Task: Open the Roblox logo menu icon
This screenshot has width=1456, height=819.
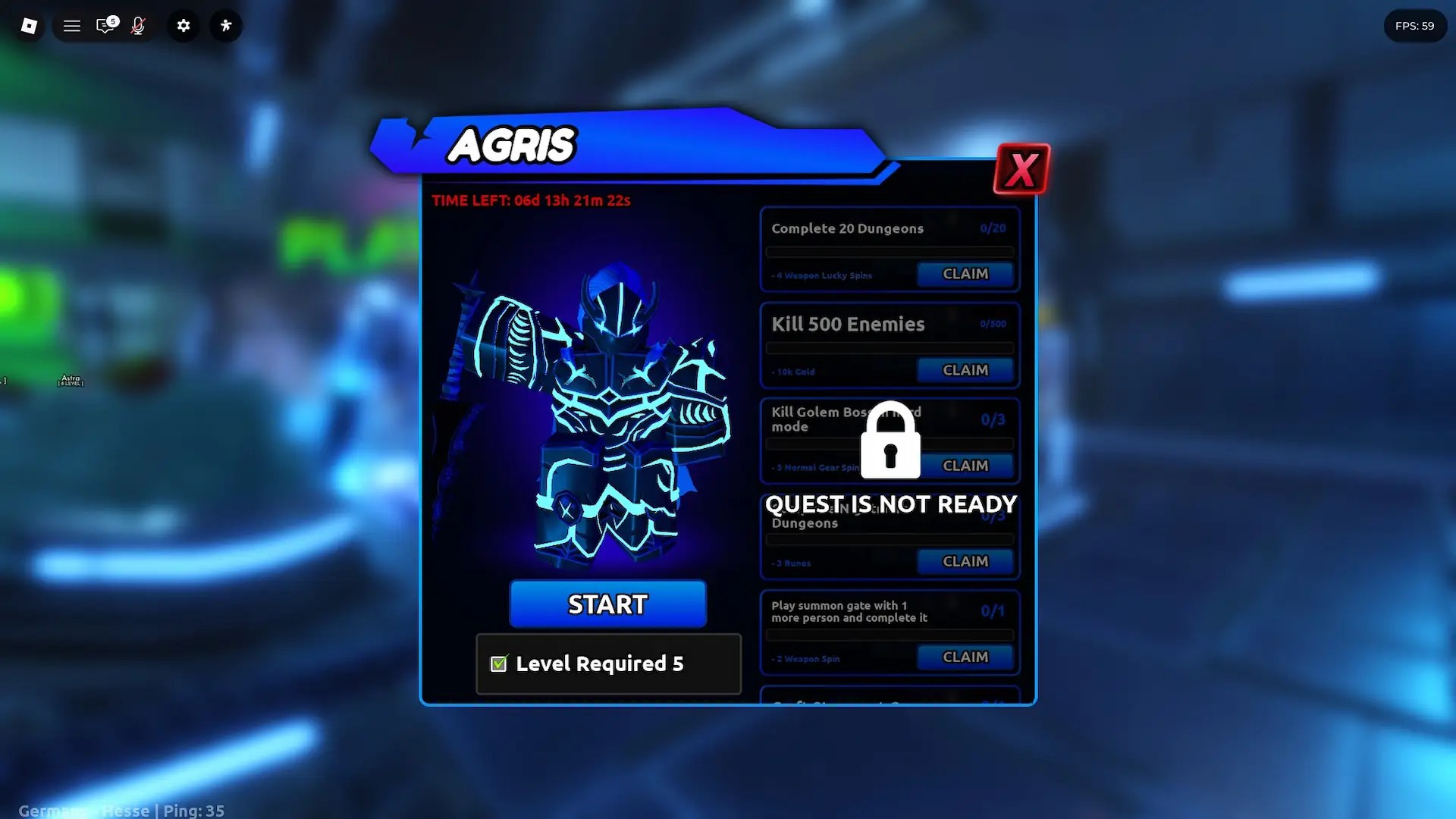Action: tap(28, 25)
